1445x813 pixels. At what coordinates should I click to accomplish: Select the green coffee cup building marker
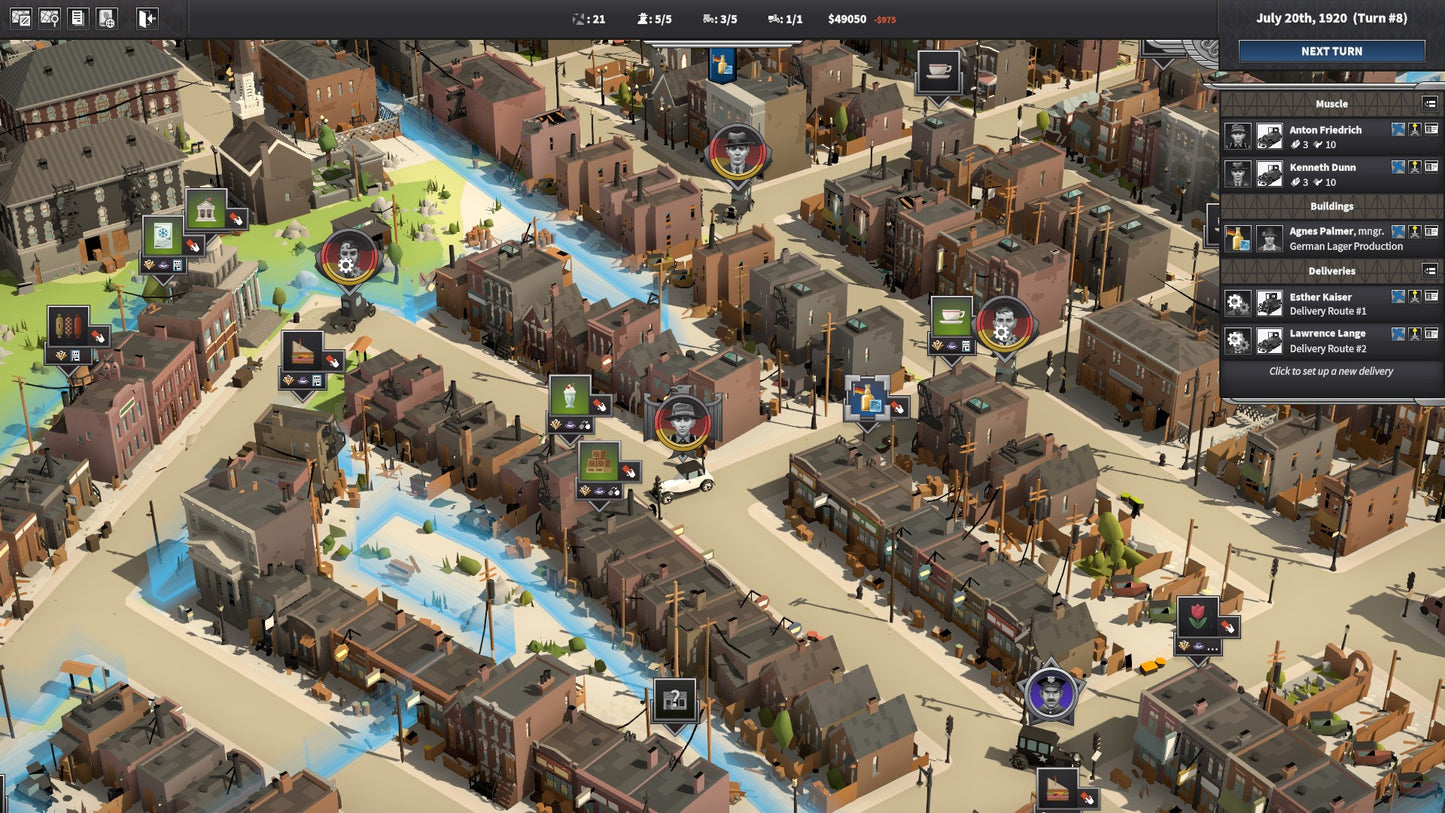(x=951, y=316)
